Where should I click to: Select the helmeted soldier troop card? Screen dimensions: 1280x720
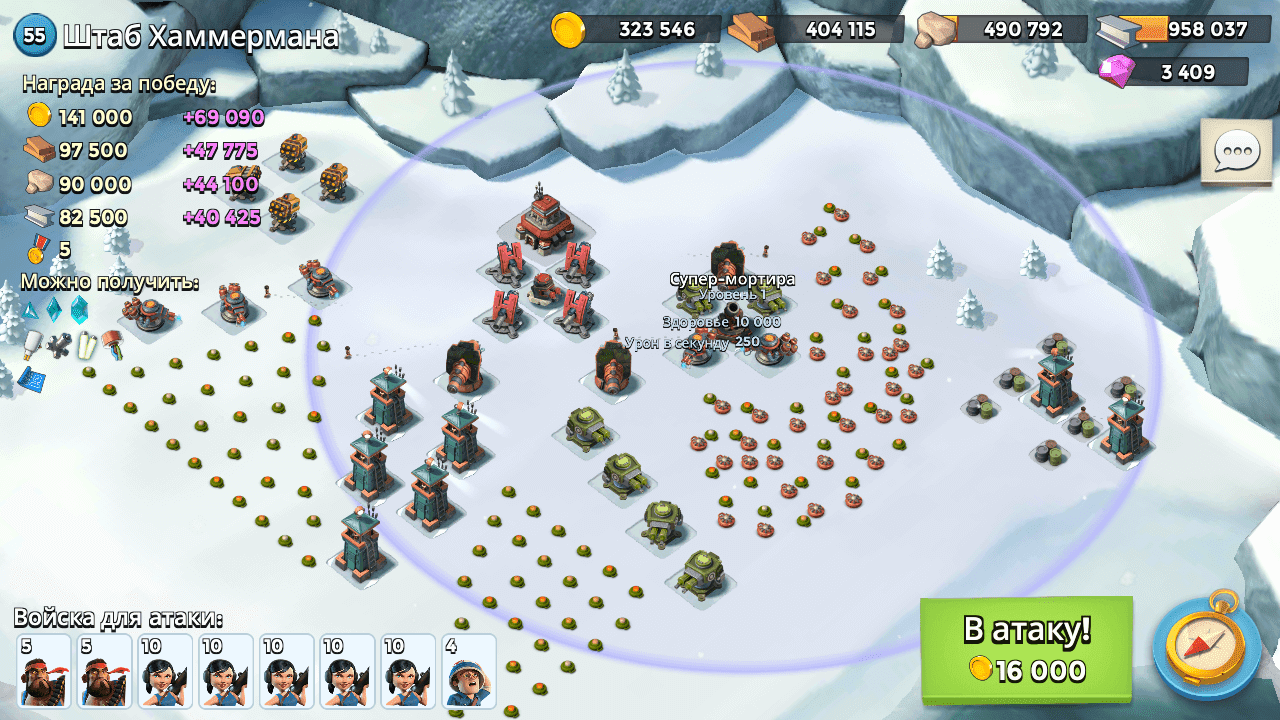[x=469, y=671]
